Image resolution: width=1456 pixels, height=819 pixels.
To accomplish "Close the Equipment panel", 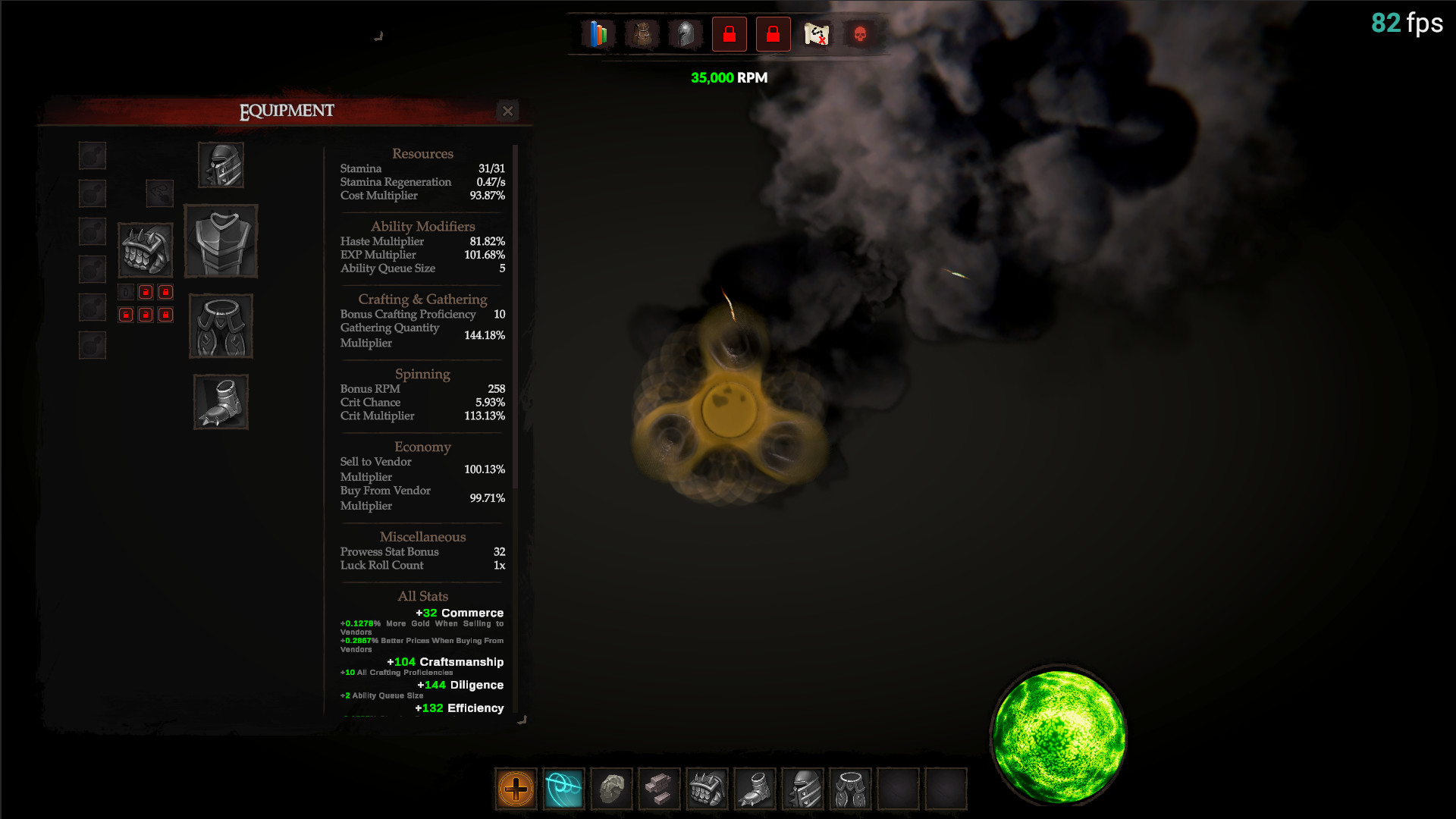I will tap(507, 111).
